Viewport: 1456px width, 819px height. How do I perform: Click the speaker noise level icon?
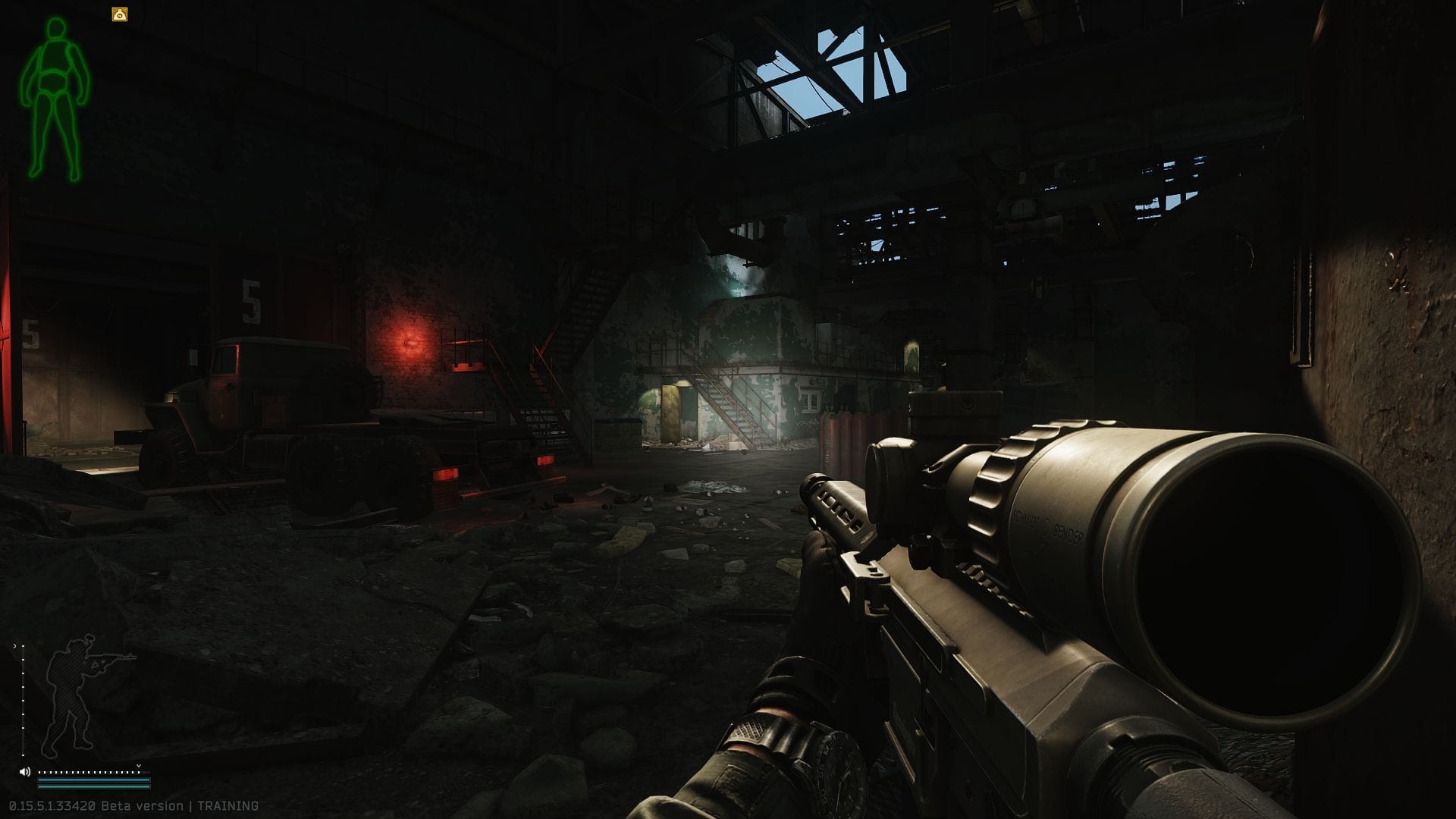coord(25,772)
